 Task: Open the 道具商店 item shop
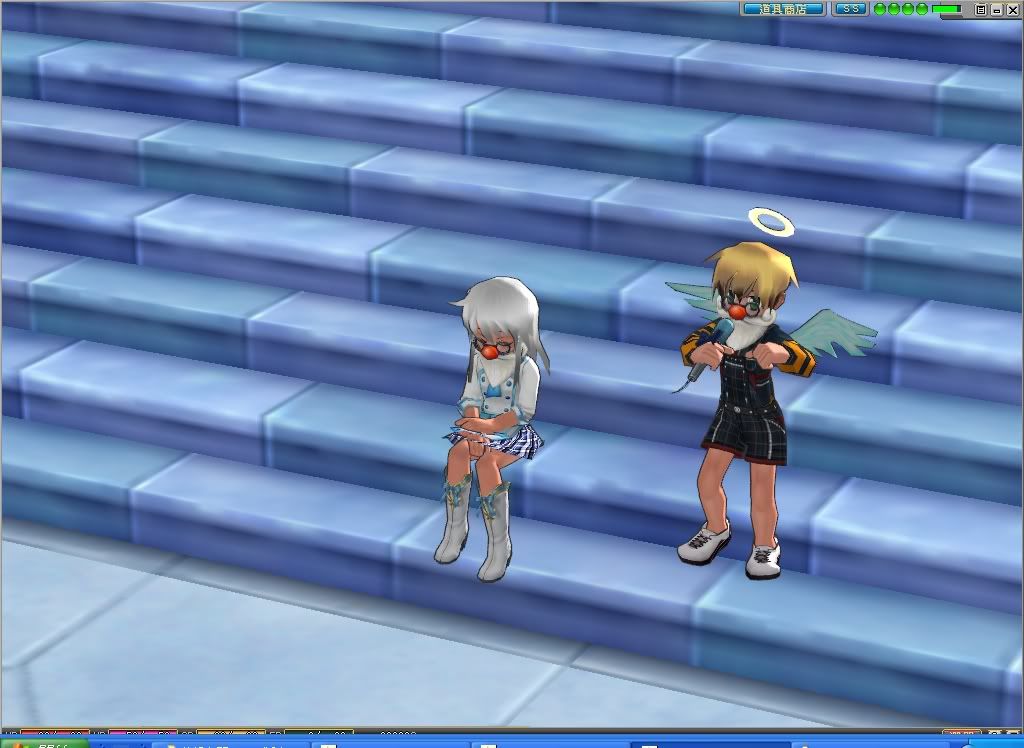tap(783, 9)
